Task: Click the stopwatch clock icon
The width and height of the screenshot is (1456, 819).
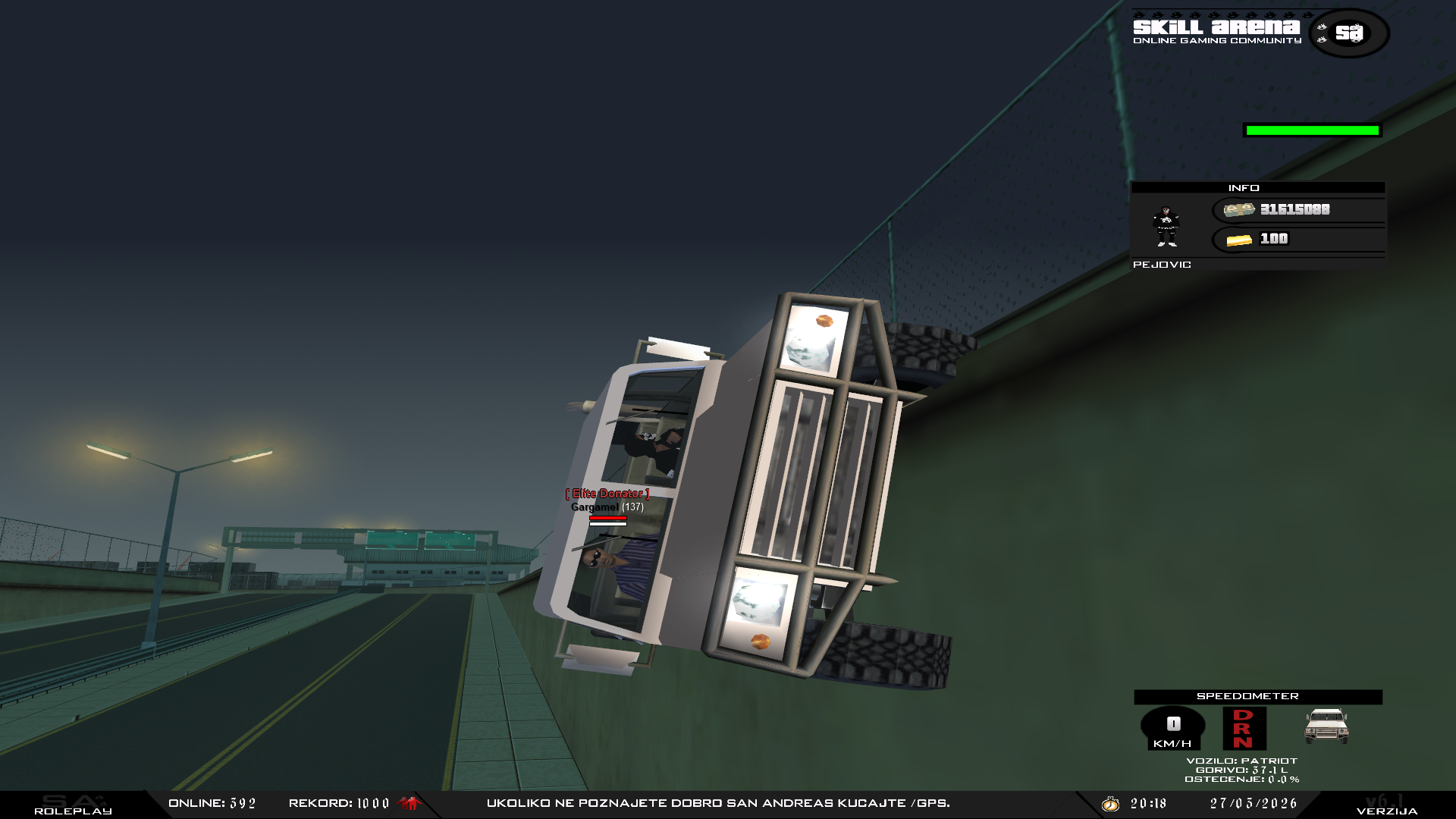Action: coord(1110,803)
